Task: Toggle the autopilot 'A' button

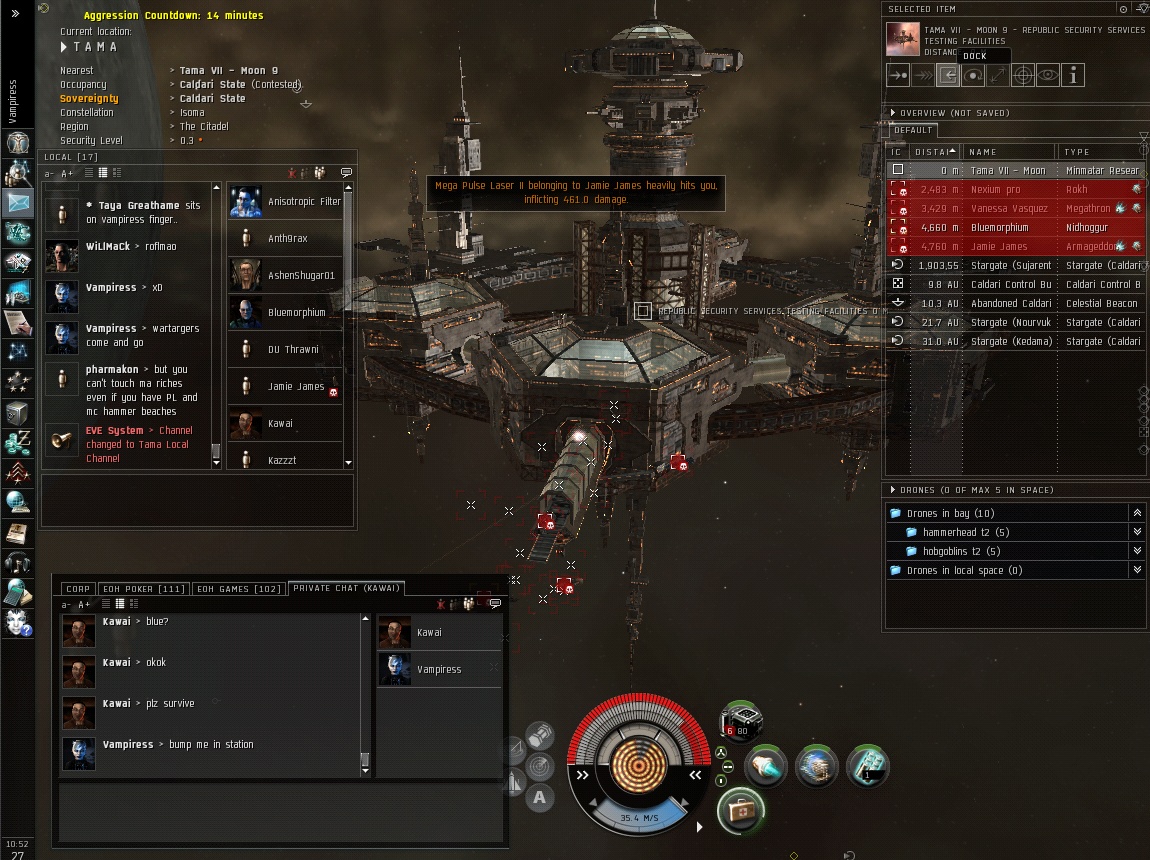Action: click(x=540, y=797)
